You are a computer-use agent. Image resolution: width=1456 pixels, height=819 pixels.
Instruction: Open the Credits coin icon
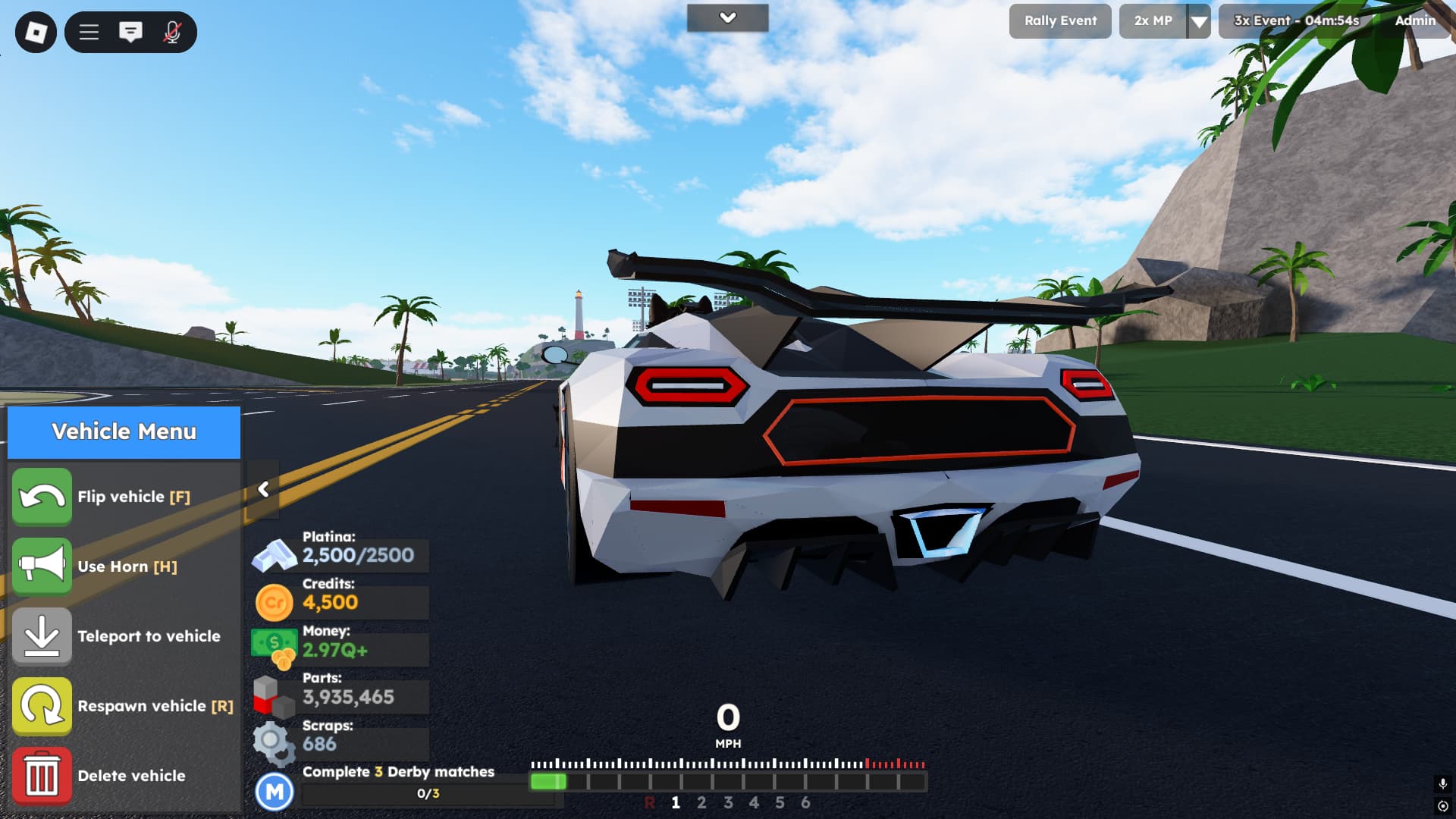point(275,603)
